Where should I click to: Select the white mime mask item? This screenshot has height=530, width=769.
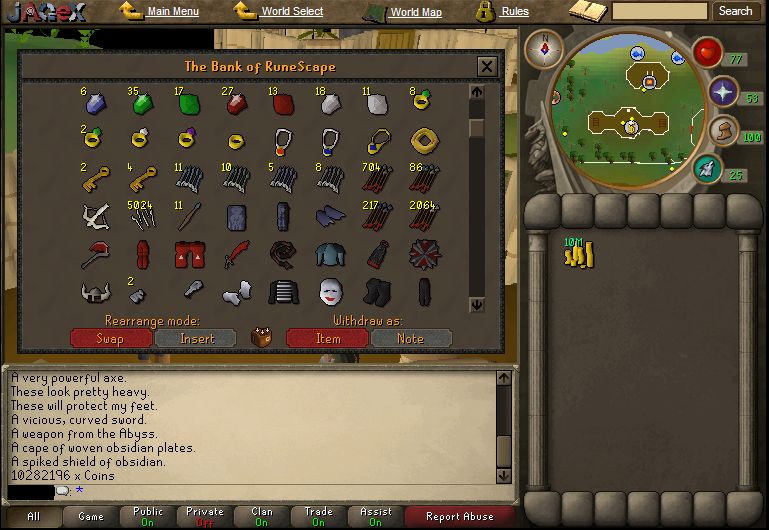329,292
